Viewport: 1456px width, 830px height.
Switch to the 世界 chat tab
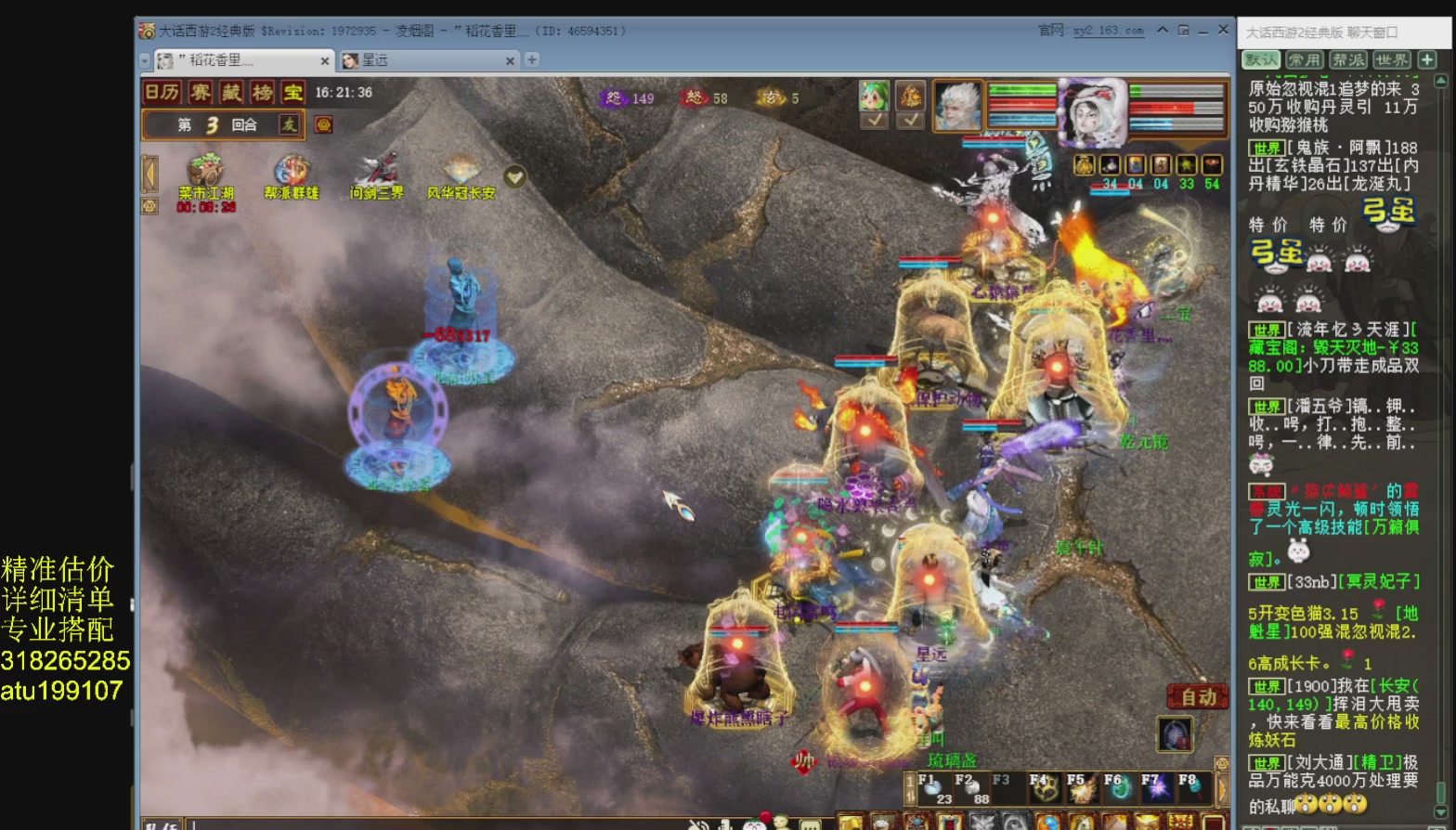(1391, 59)
